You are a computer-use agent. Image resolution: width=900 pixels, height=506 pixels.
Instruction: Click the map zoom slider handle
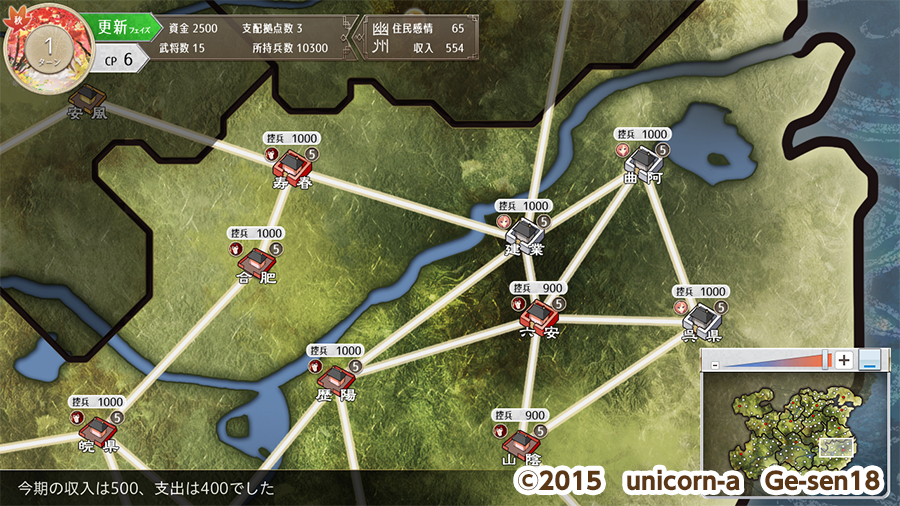tap(826, 360)
